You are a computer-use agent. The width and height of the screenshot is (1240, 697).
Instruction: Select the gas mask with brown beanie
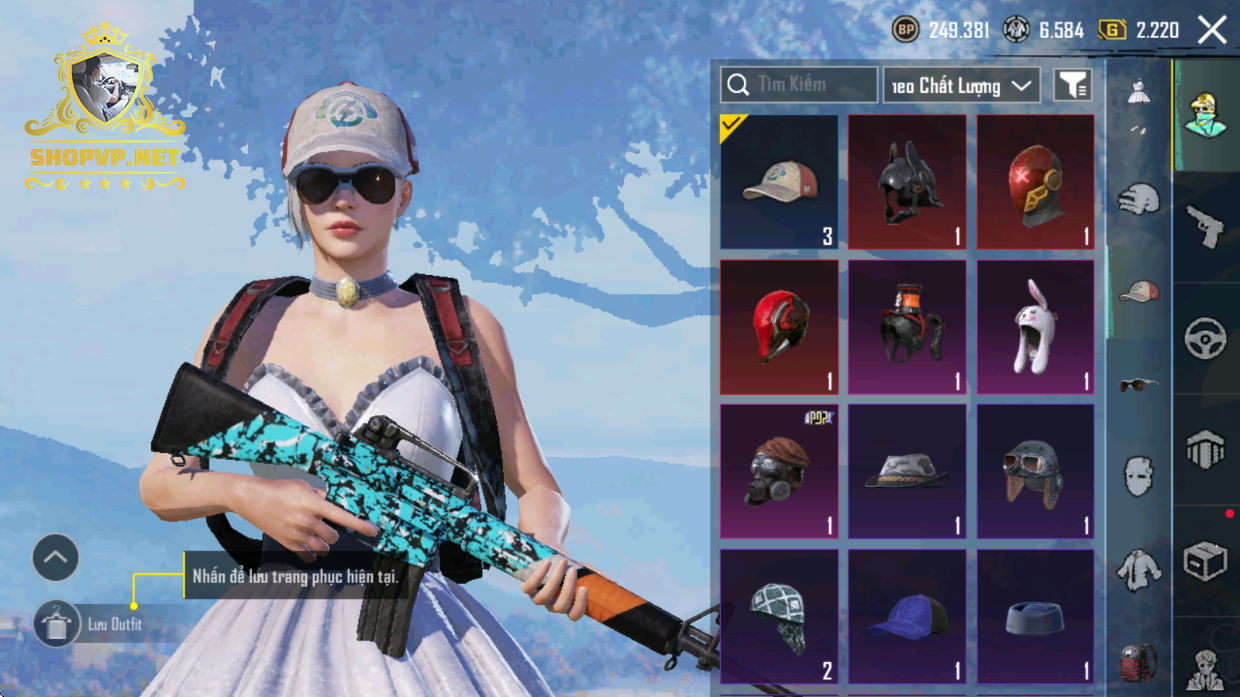click(x=779, y=471)
